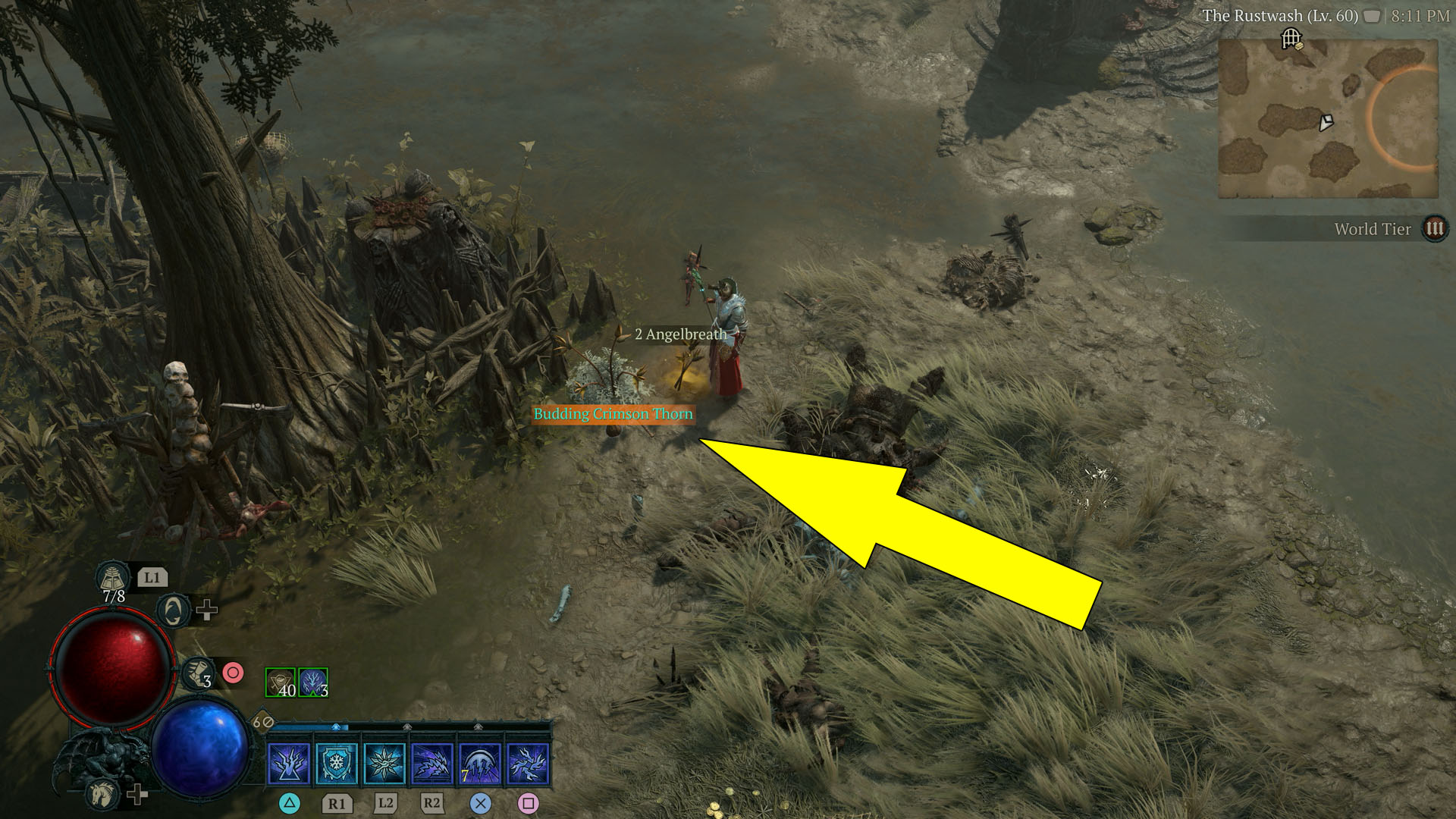Viewport: 1456px width, 819px height.
Task: Cast the frost star skill with R1
Action: click(384, 764)
